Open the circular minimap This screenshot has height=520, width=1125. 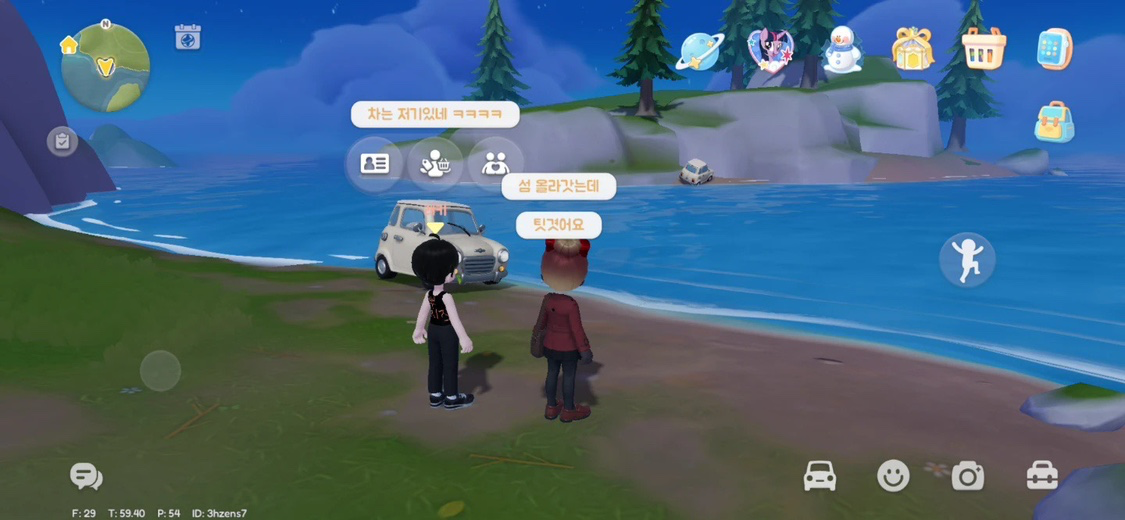(106, 67)
